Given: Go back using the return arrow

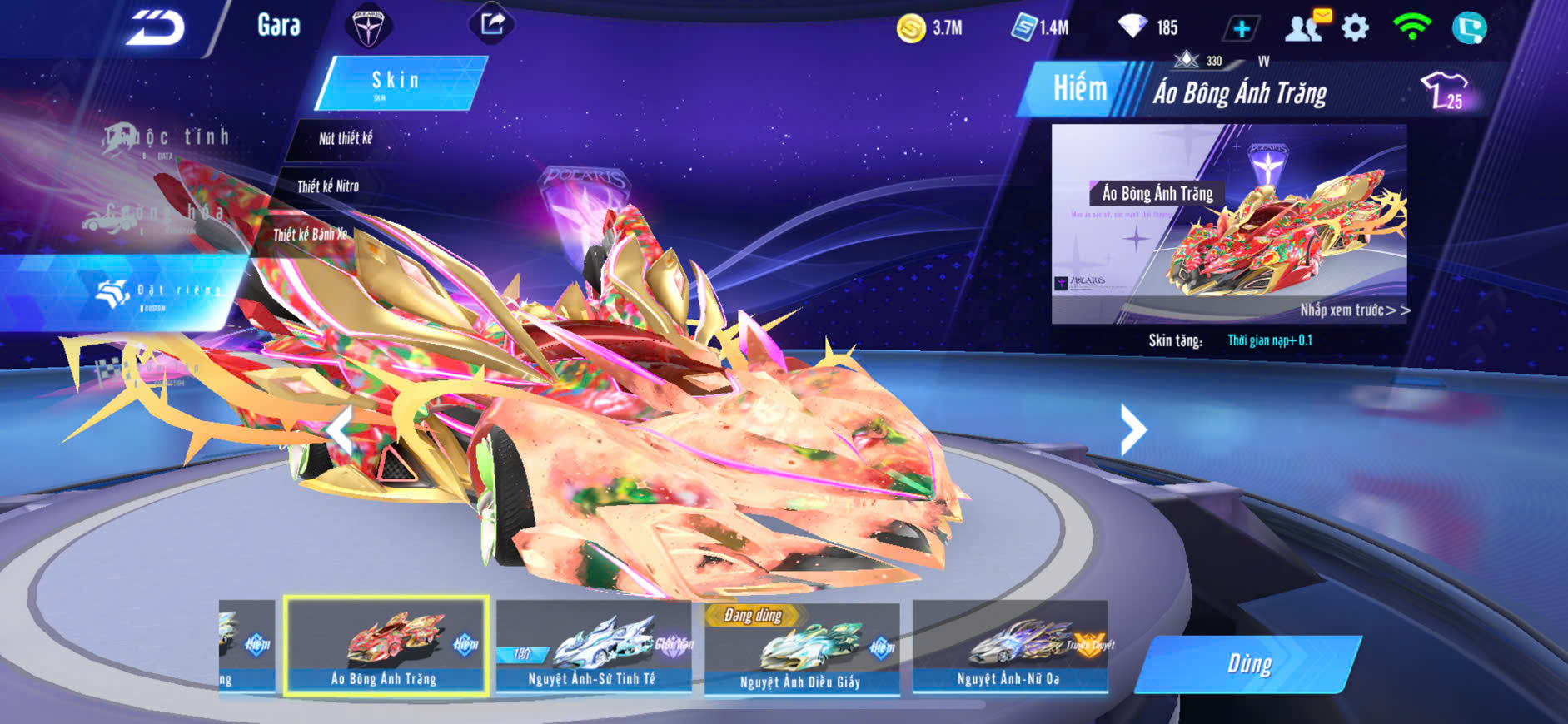Looking at the screenshot, I should [156, 28].
